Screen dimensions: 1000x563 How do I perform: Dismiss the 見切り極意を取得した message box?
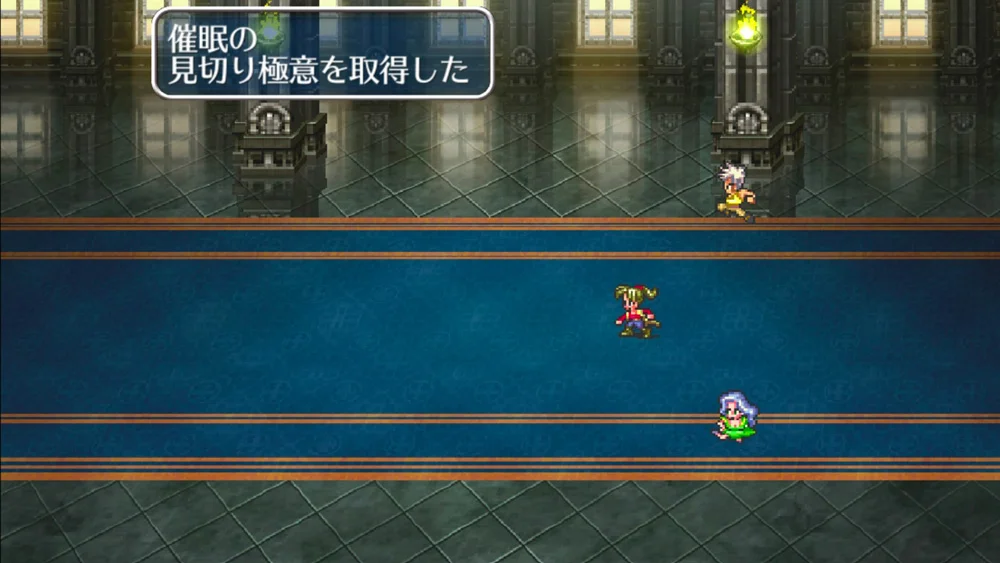(322, 53)
